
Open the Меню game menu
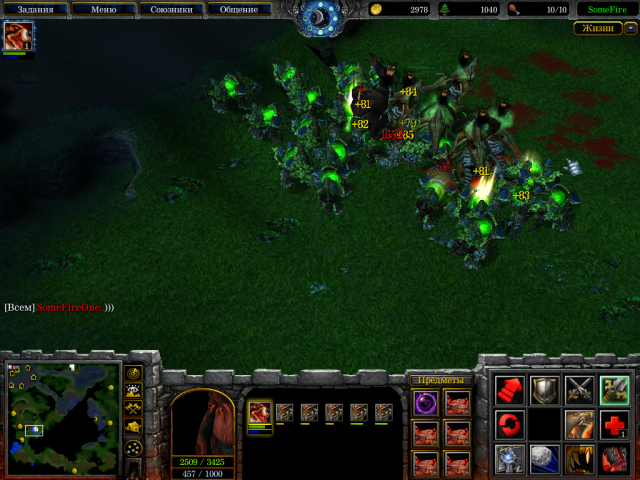(103, 9)
